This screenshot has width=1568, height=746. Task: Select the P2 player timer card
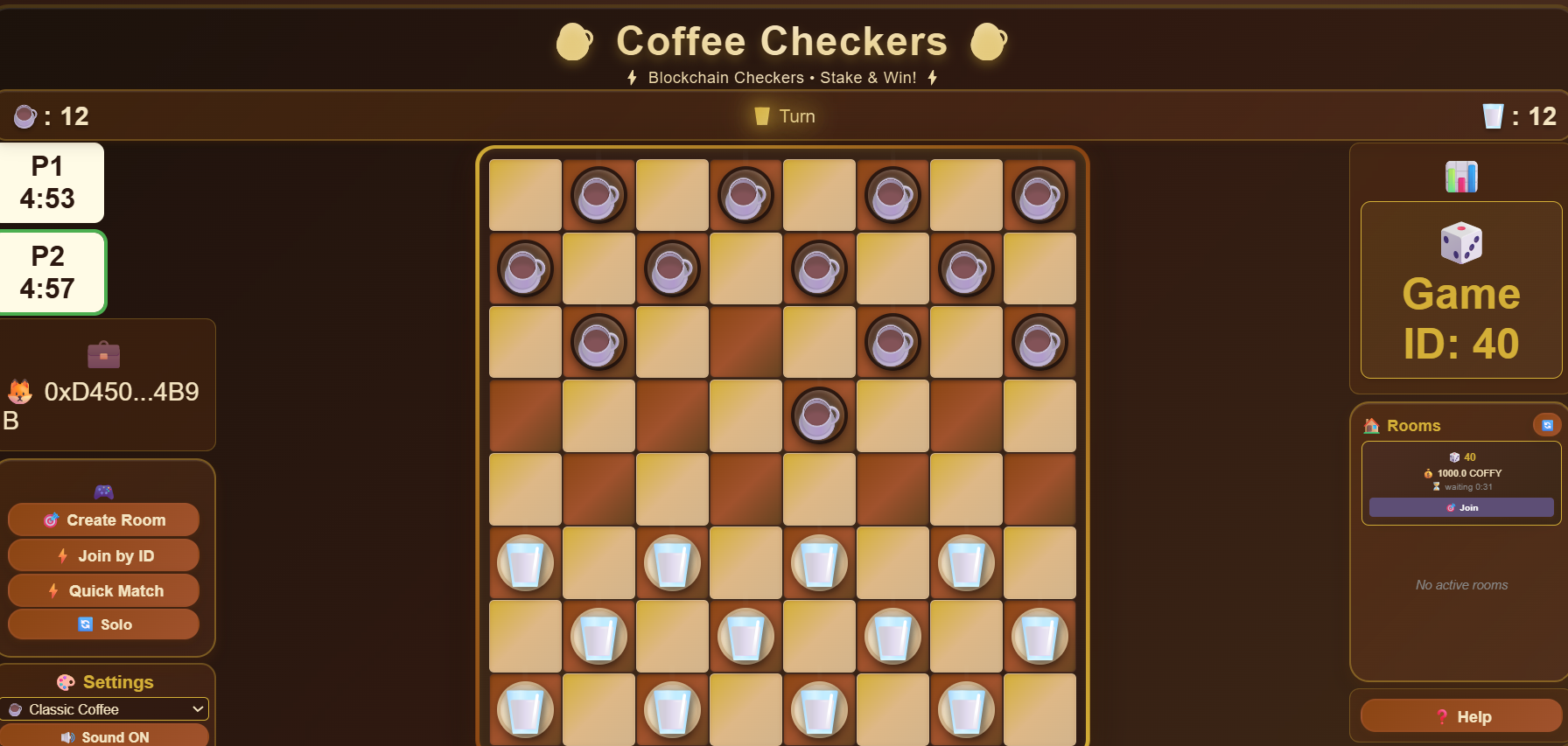click(x=52, y=272)
